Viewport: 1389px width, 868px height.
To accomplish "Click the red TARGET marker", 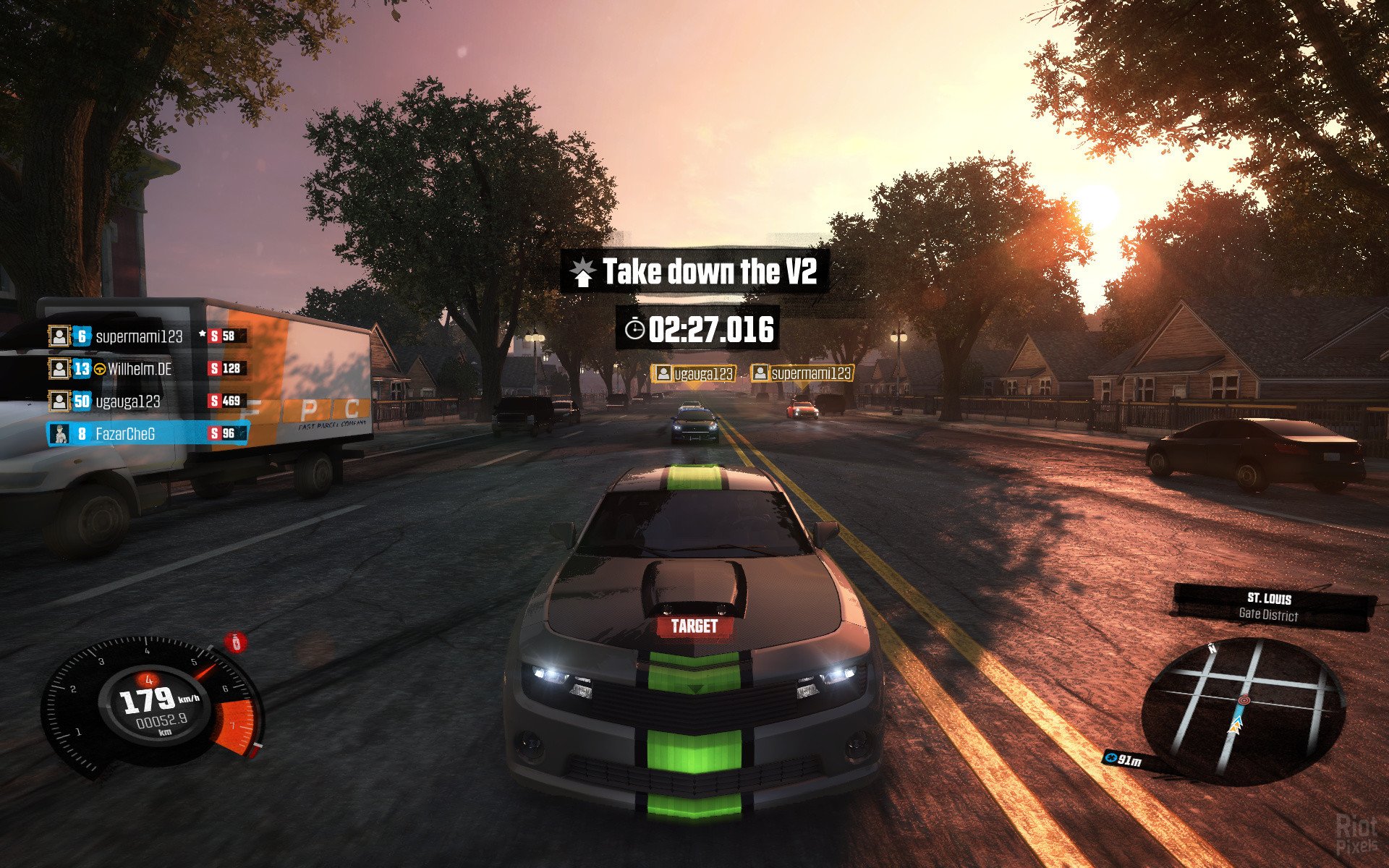I will pyautogui.click(x=694, y=626).
